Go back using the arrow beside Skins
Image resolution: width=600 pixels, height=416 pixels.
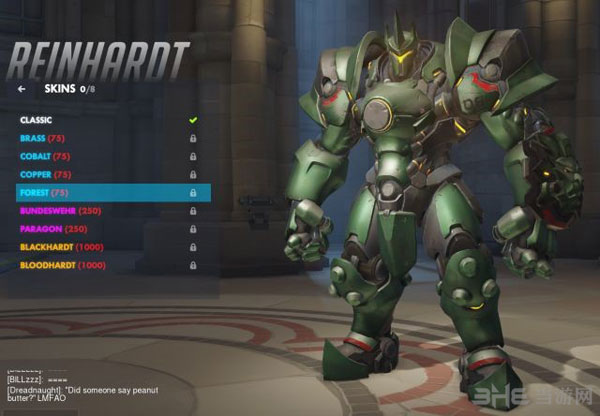click(22, 88)
